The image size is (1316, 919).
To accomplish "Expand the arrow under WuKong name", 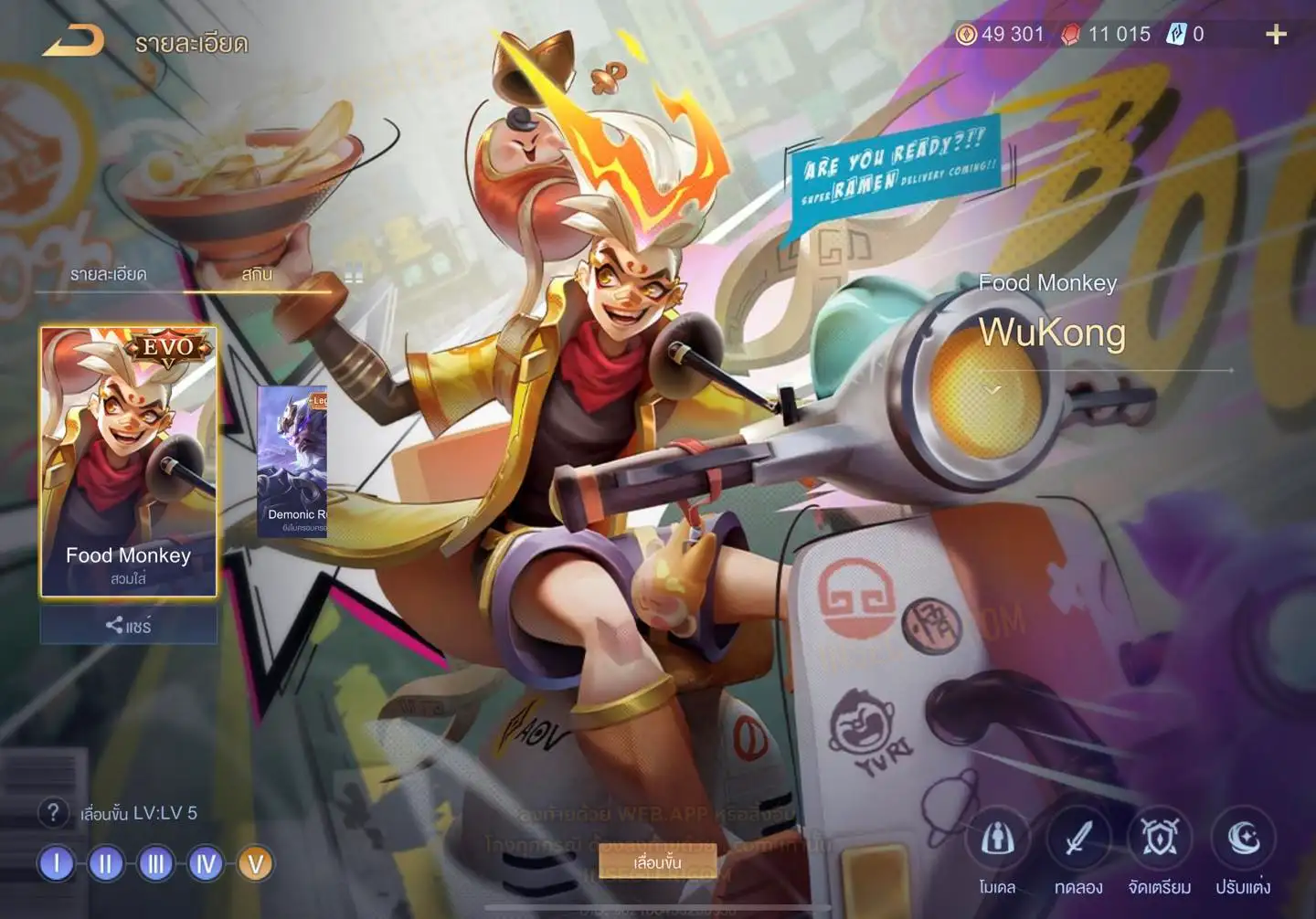I will tap(993, 390).
